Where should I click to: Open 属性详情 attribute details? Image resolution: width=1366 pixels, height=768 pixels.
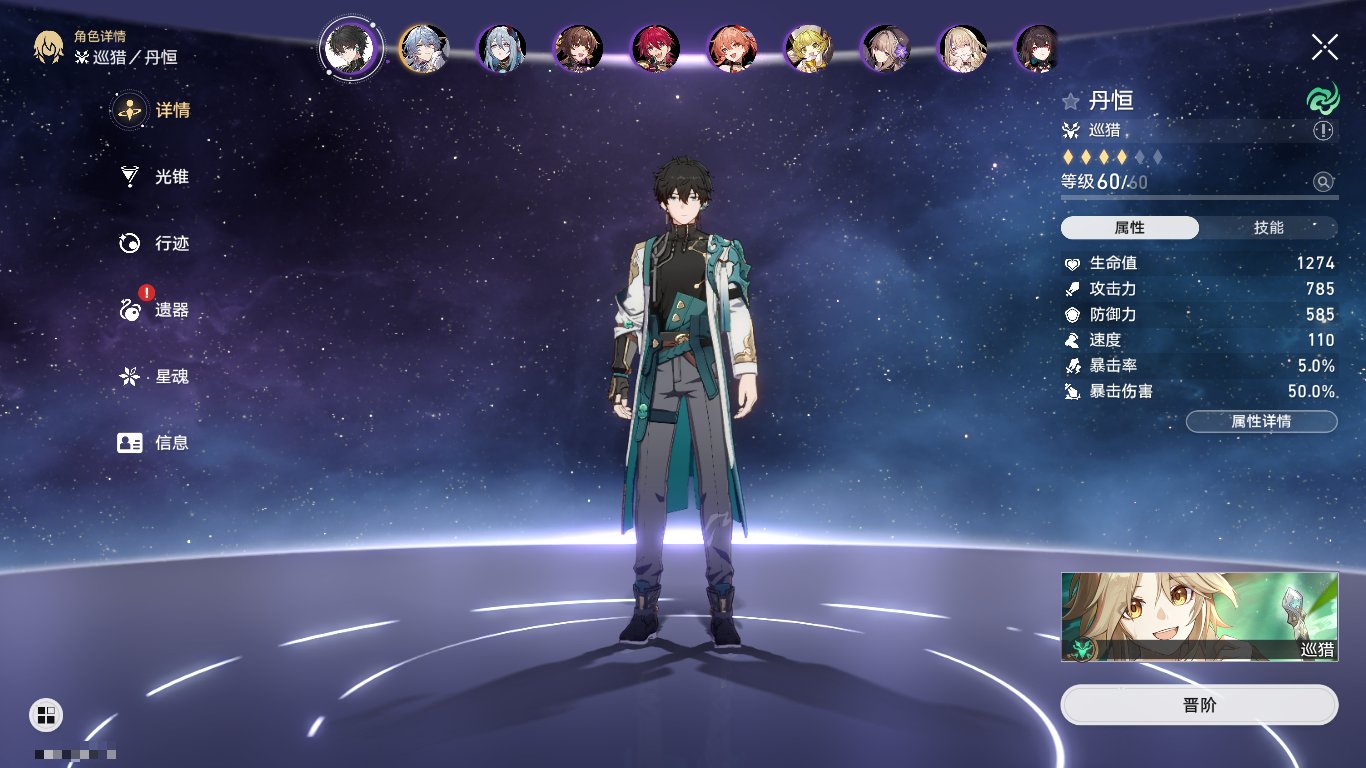[1261, 421]
